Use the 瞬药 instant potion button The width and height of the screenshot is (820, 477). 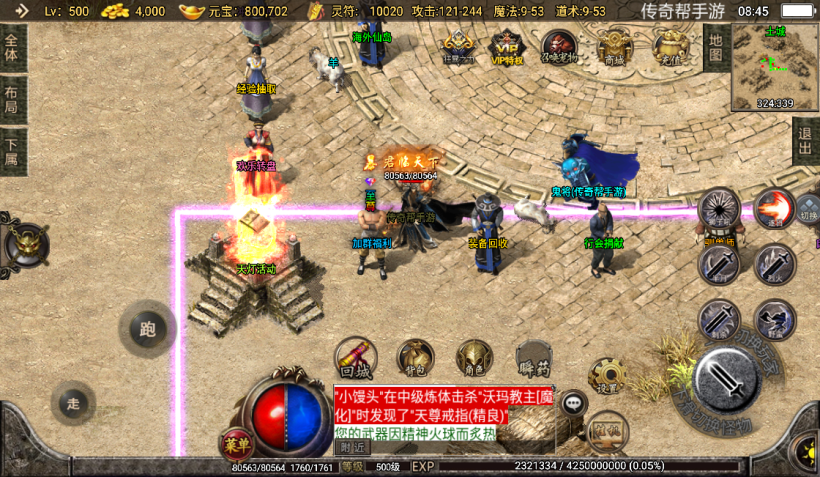pos(534,358)
